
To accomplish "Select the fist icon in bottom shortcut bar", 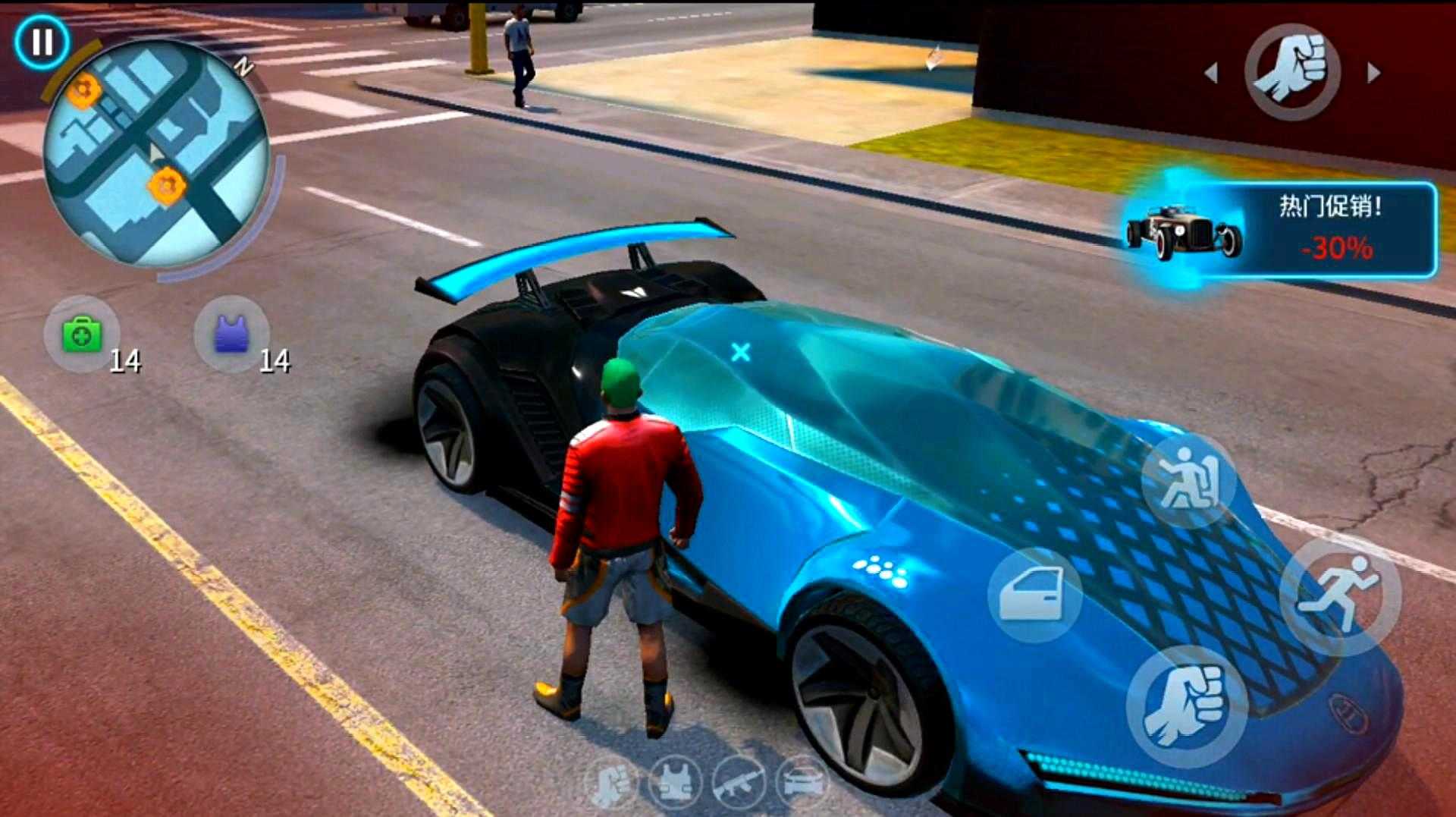I will click(611, 783).
